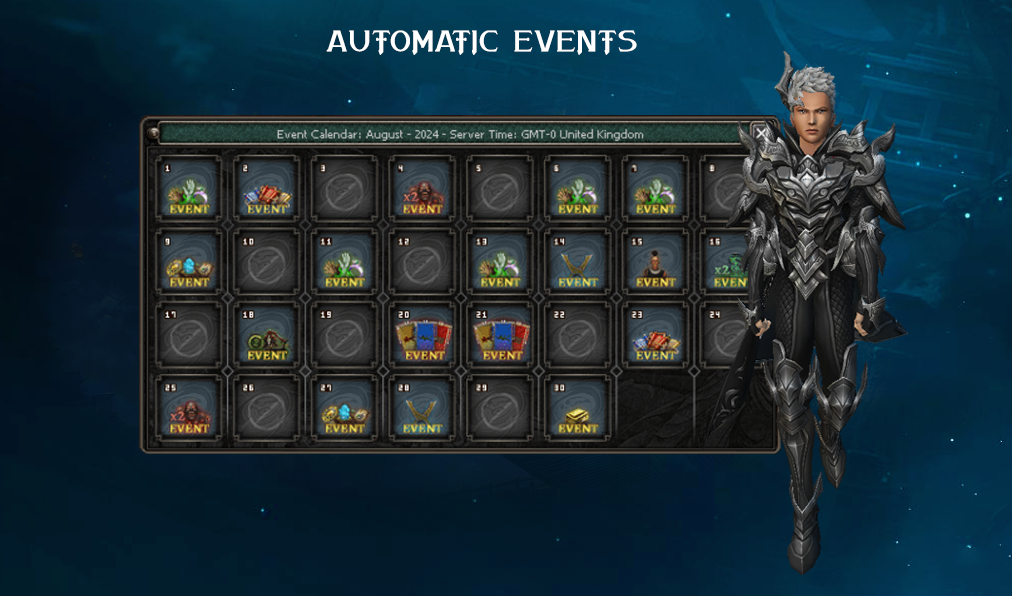This screenshot has width=1012, height=596.
Task: Open the day 25 x2 event
Action: coord(189,409)
